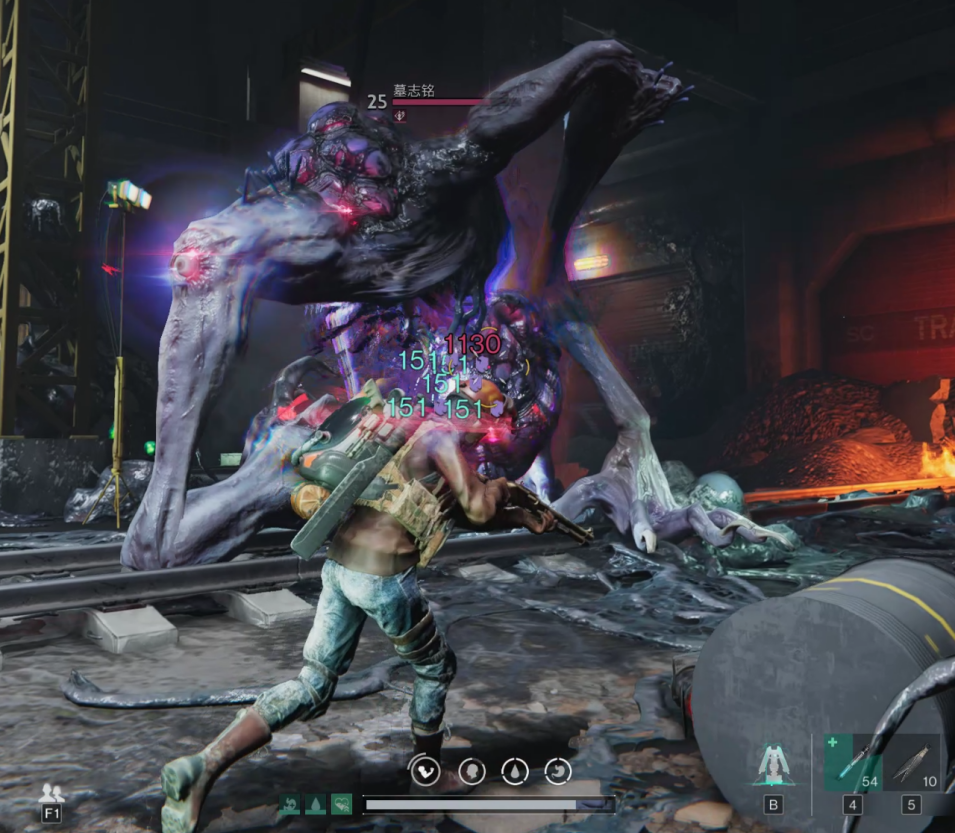955x833 pixels.
Task: Select the healing syringe slot
Action: pyautogui.click(x=852, y=763)
